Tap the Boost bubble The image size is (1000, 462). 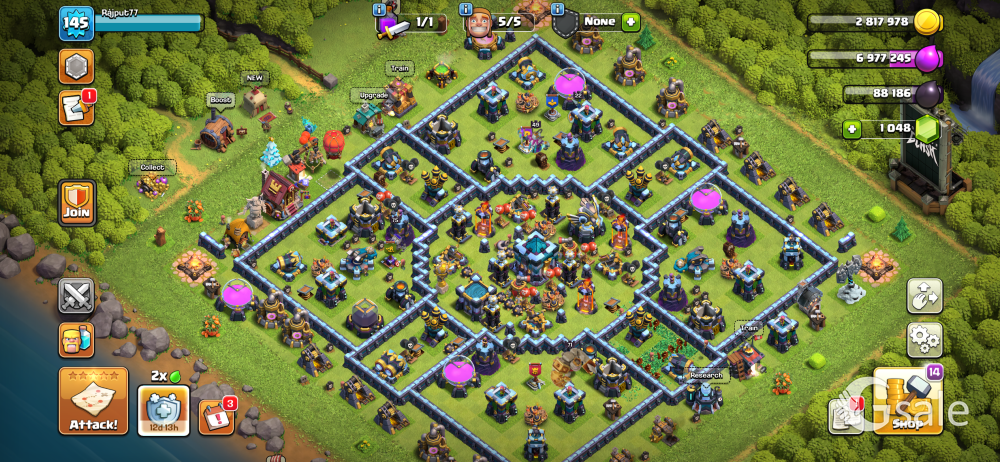point(220,100)
